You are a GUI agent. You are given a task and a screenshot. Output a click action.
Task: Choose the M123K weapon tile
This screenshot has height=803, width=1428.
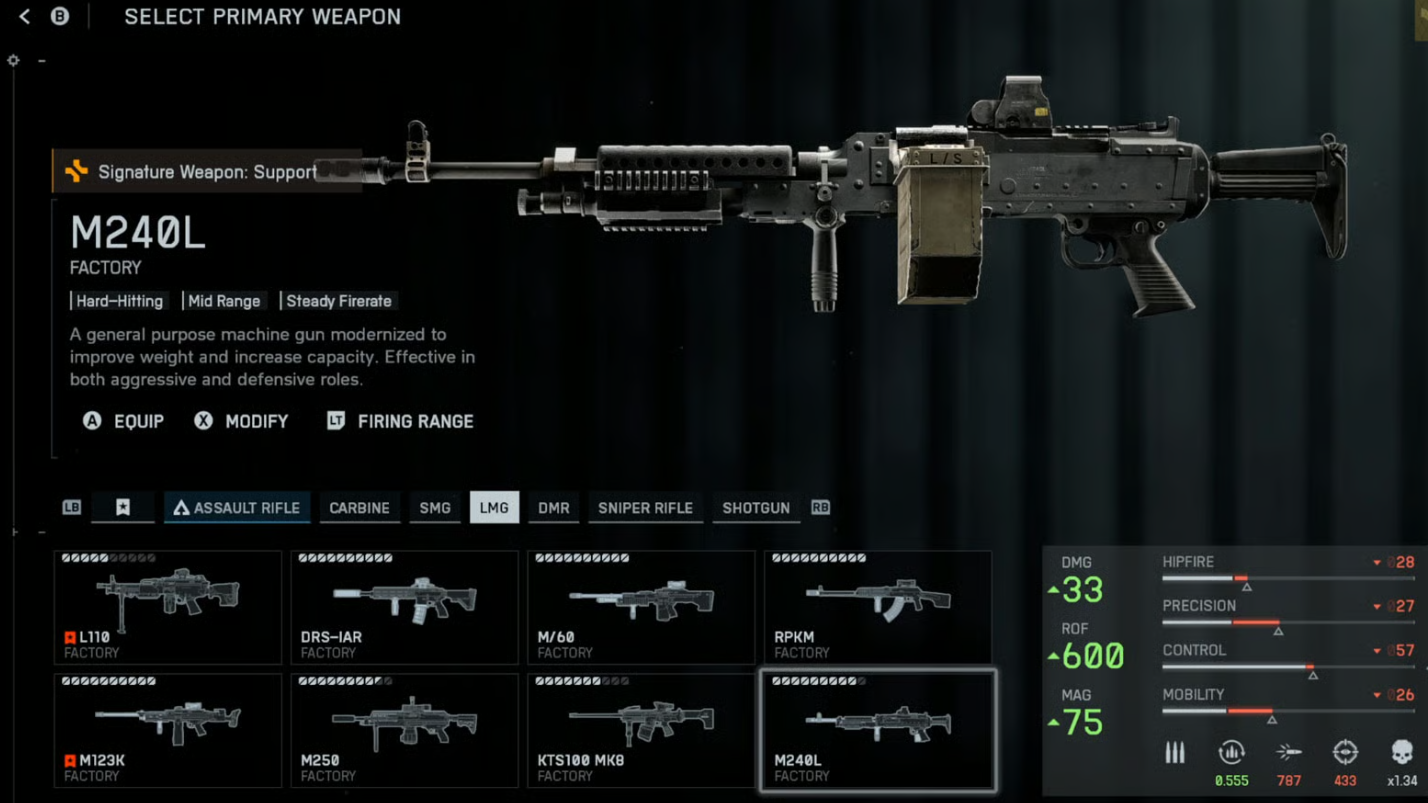[x=168, y=730]
